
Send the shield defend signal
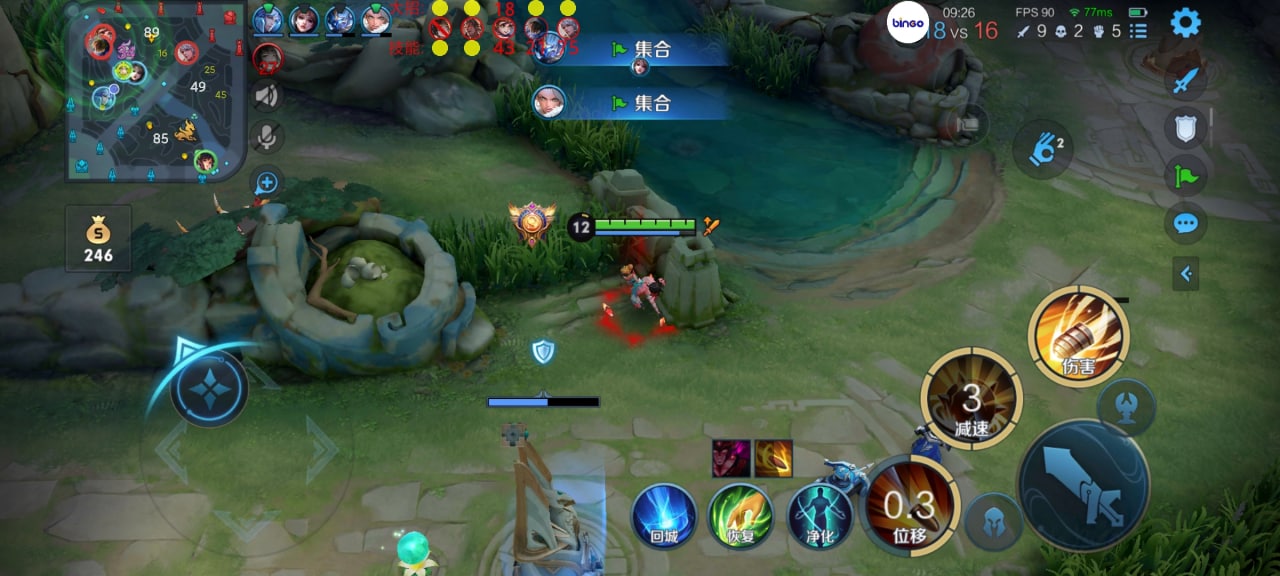click(1185, 128)
